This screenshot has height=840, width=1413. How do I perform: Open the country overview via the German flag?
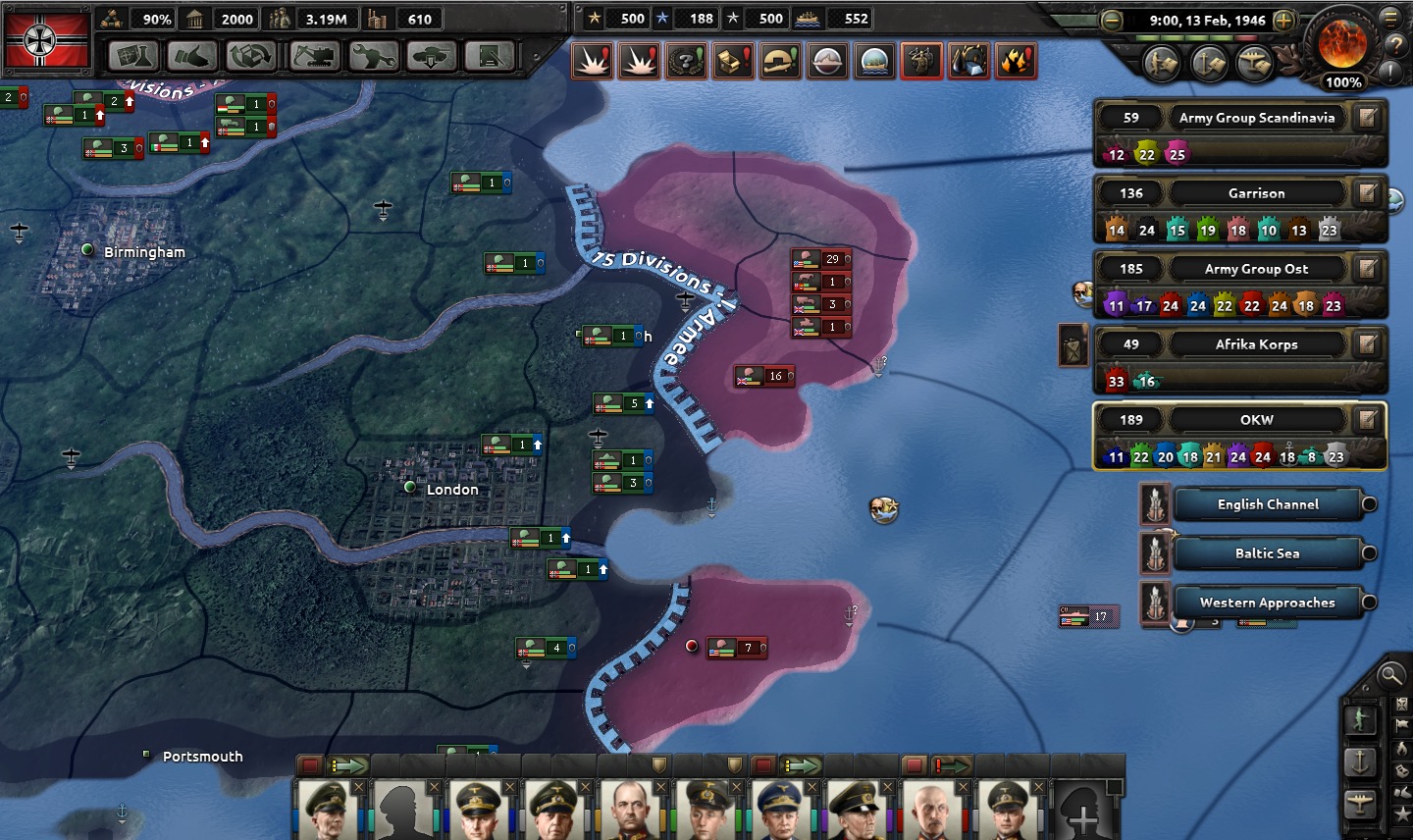[x=46, y=40]
